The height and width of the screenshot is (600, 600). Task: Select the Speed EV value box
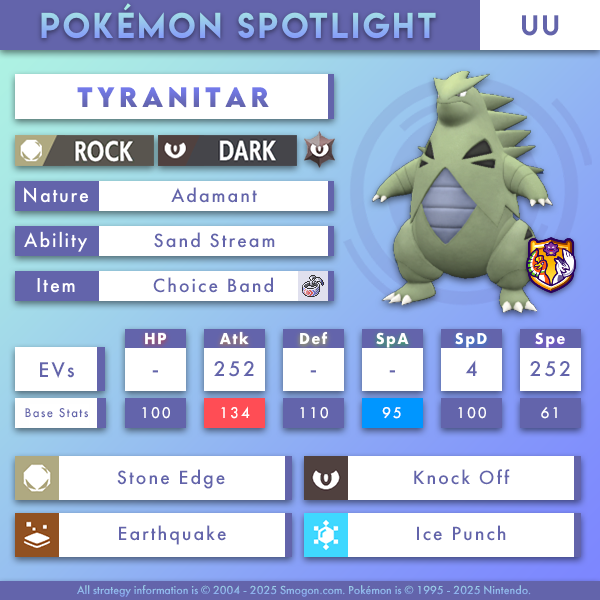pyautogui.click(x=549, y=369)
